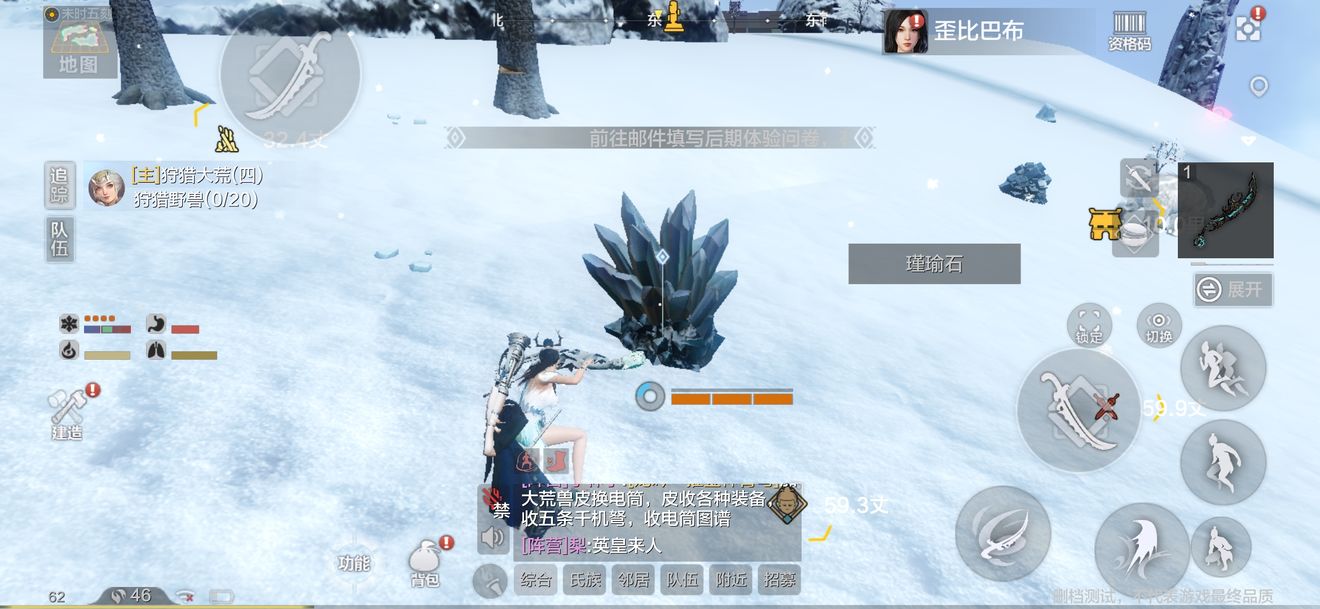Expand the weapon panel with 展开
This screenshot has width=1320, height=609.
(1234, 290)
